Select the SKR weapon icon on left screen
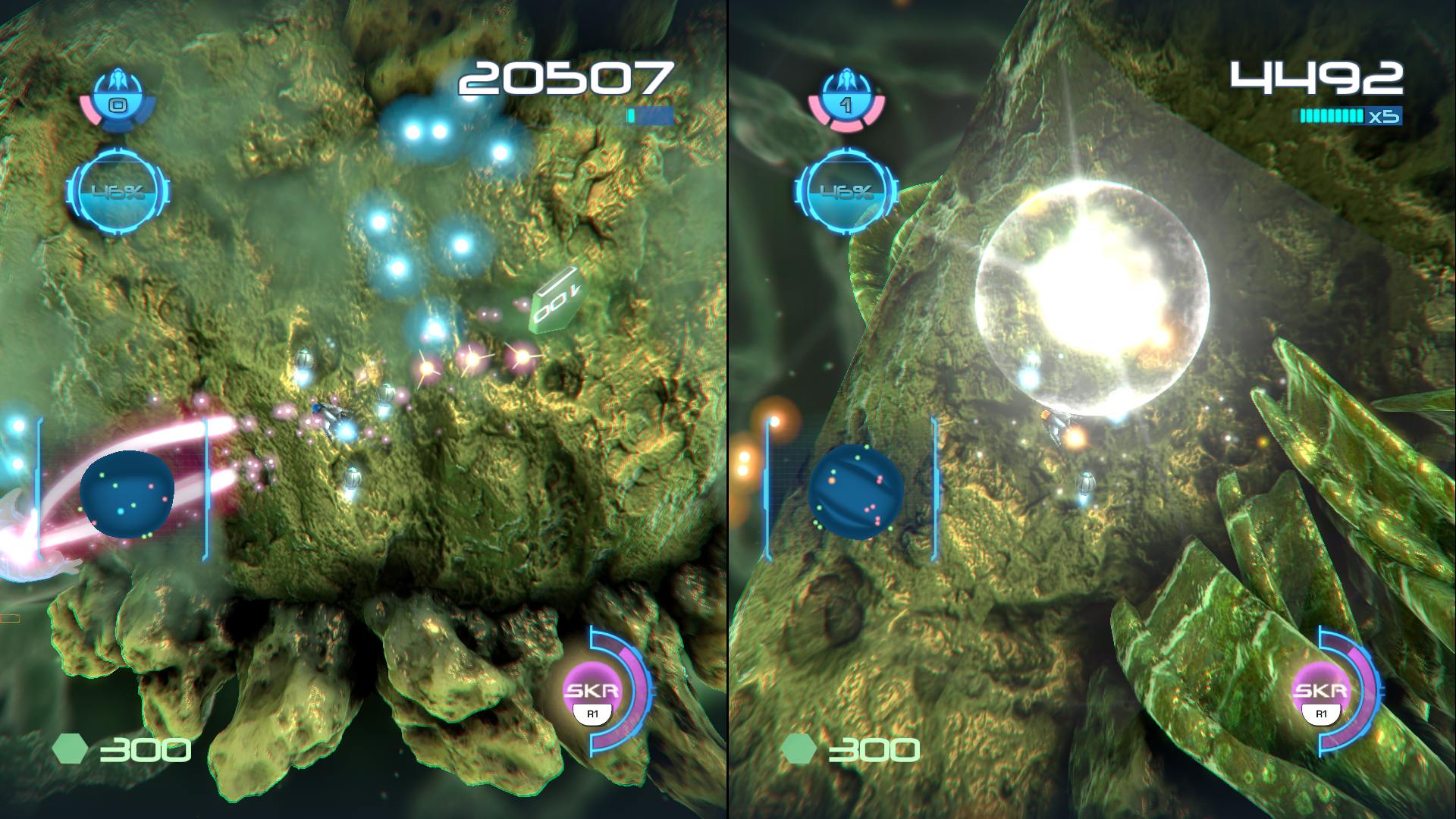 point(592,692)
